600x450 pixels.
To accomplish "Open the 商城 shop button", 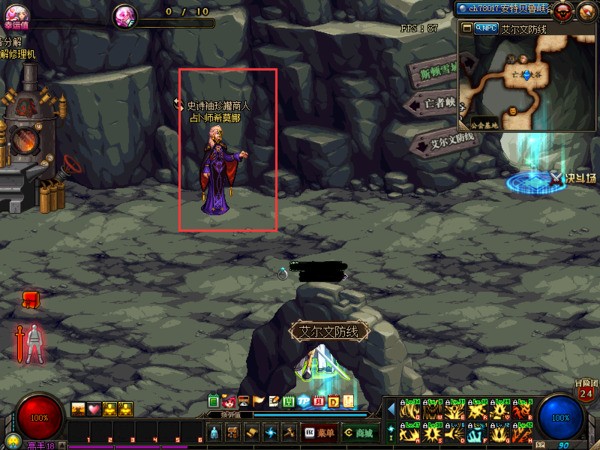I will point(358,433).
